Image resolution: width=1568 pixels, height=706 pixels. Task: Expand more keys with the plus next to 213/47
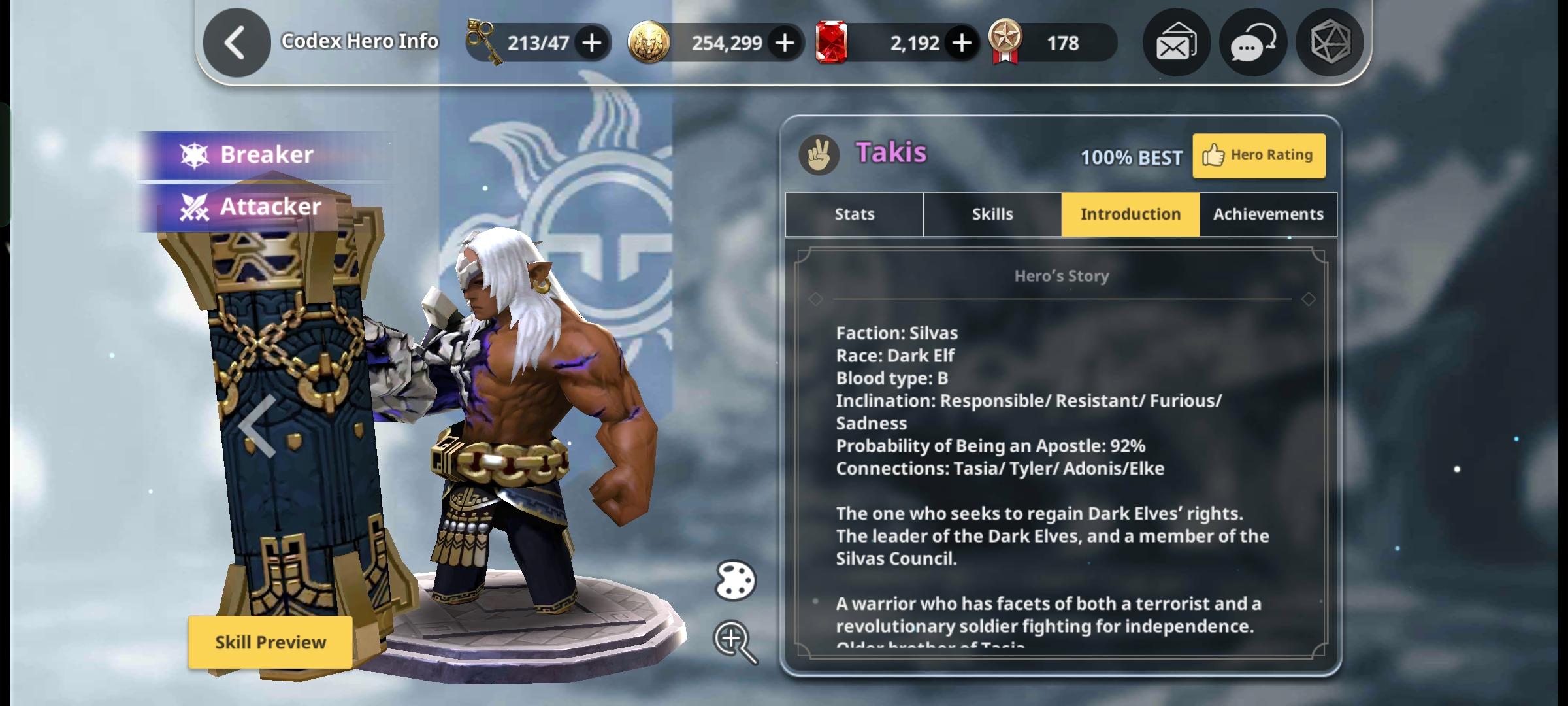(x=591, y=42)
